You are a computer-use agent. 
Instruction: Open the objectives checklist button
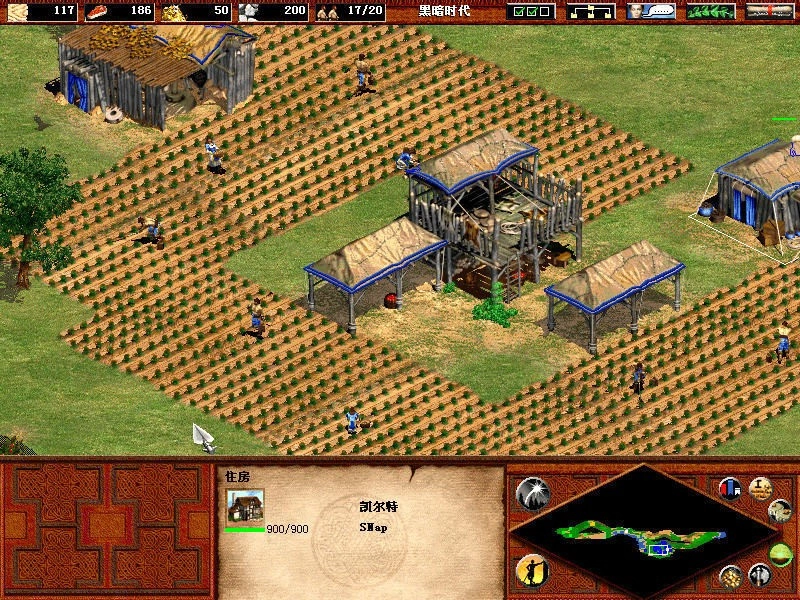pos(531,11)
